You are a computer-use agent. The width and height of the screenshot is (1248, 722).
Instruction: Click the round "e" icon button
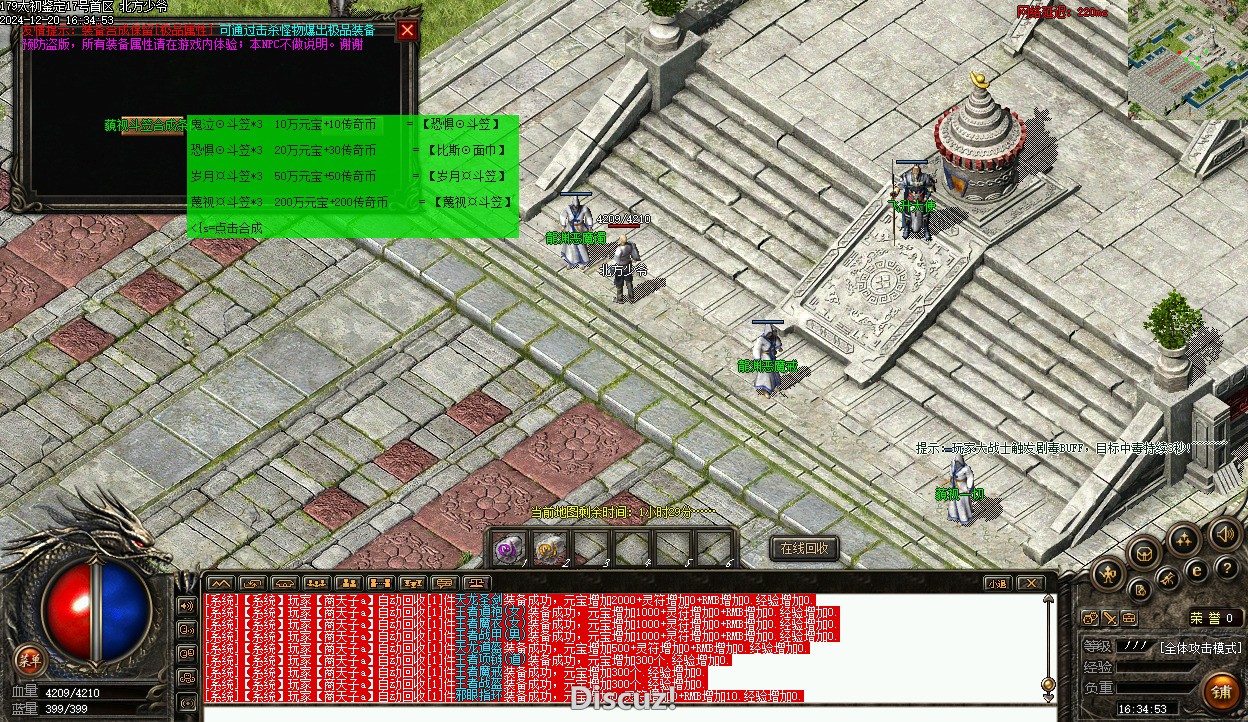point(1196,571)
